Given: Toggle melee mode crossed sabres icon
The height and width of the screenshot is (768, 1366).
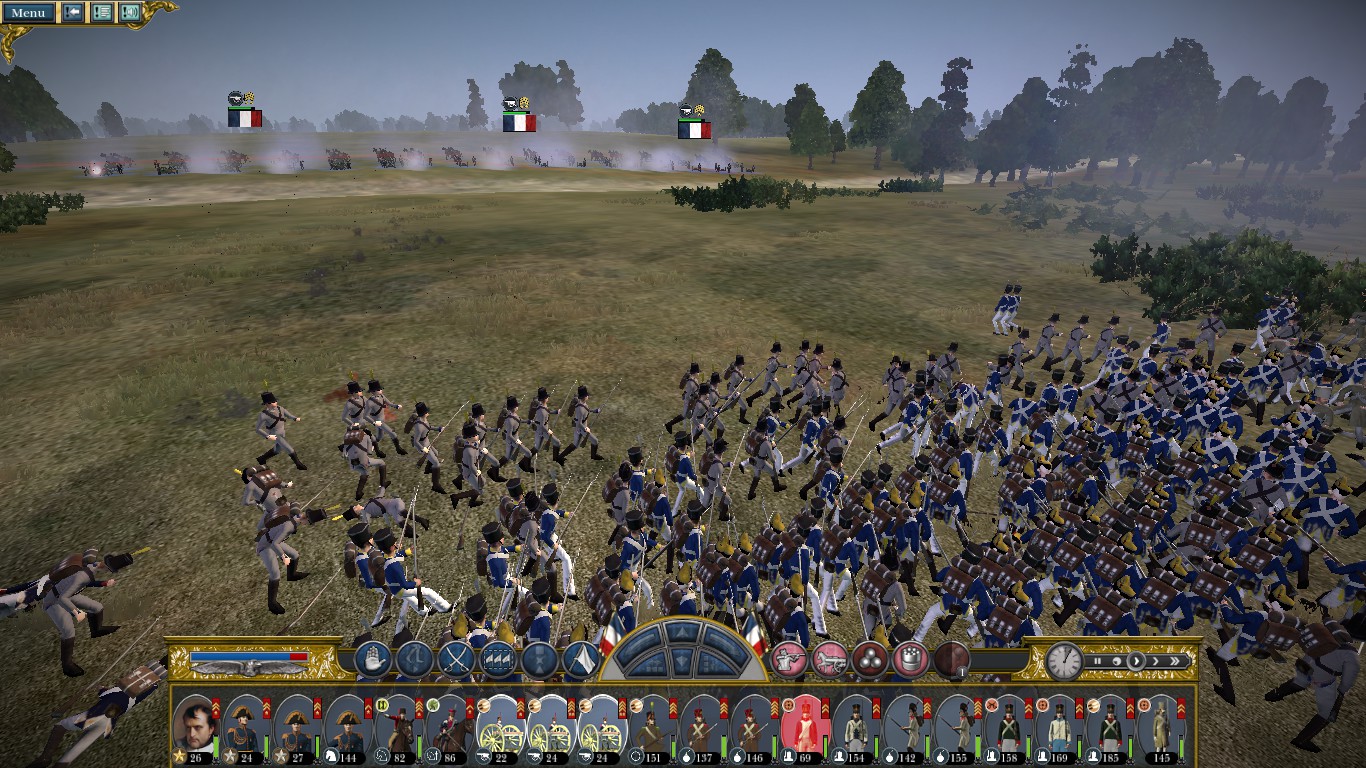Looking at the screenshot, I should click(457, 660).
